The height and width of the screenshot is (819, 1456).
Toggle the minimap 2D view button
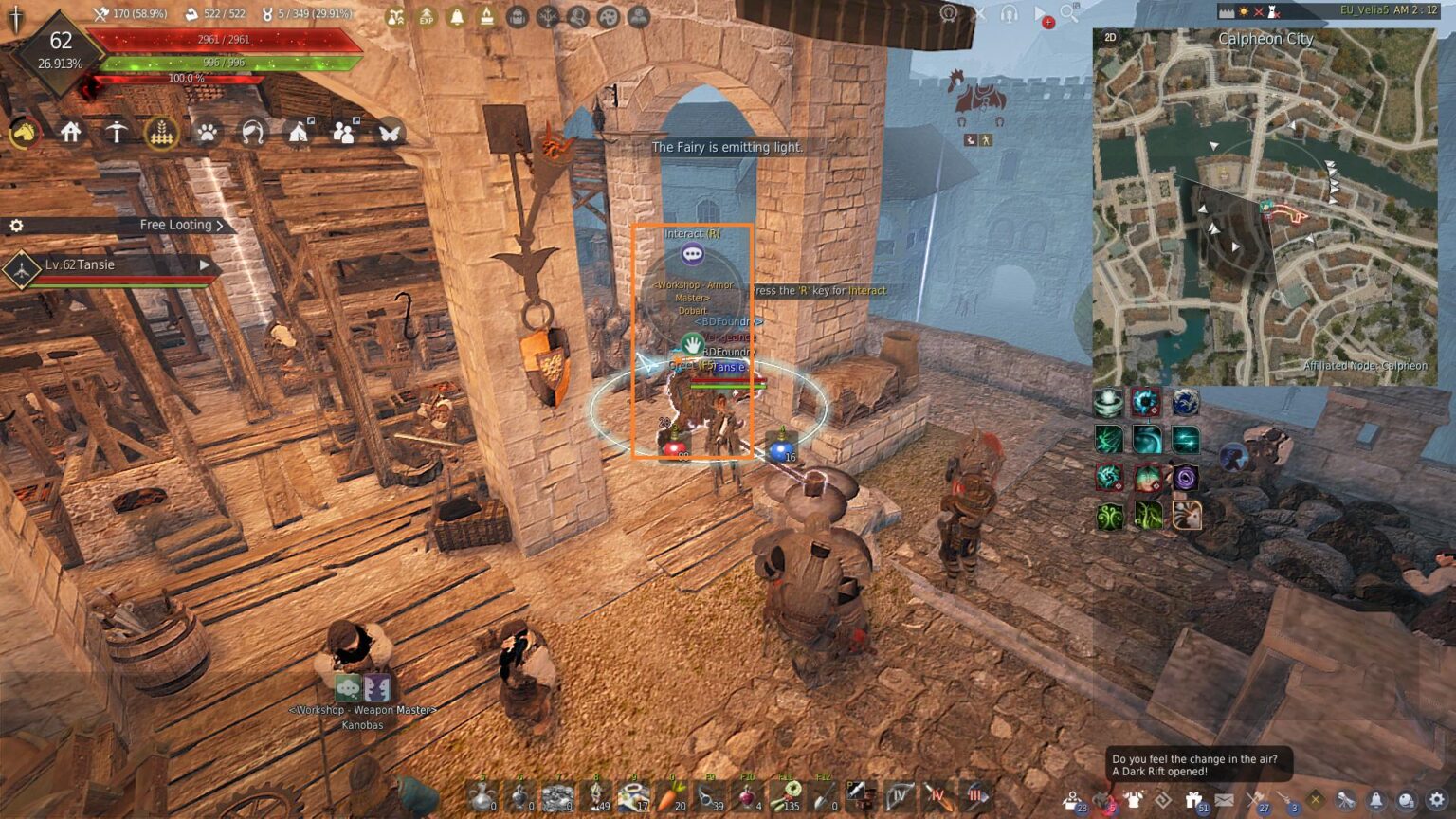coord(1110,38)
